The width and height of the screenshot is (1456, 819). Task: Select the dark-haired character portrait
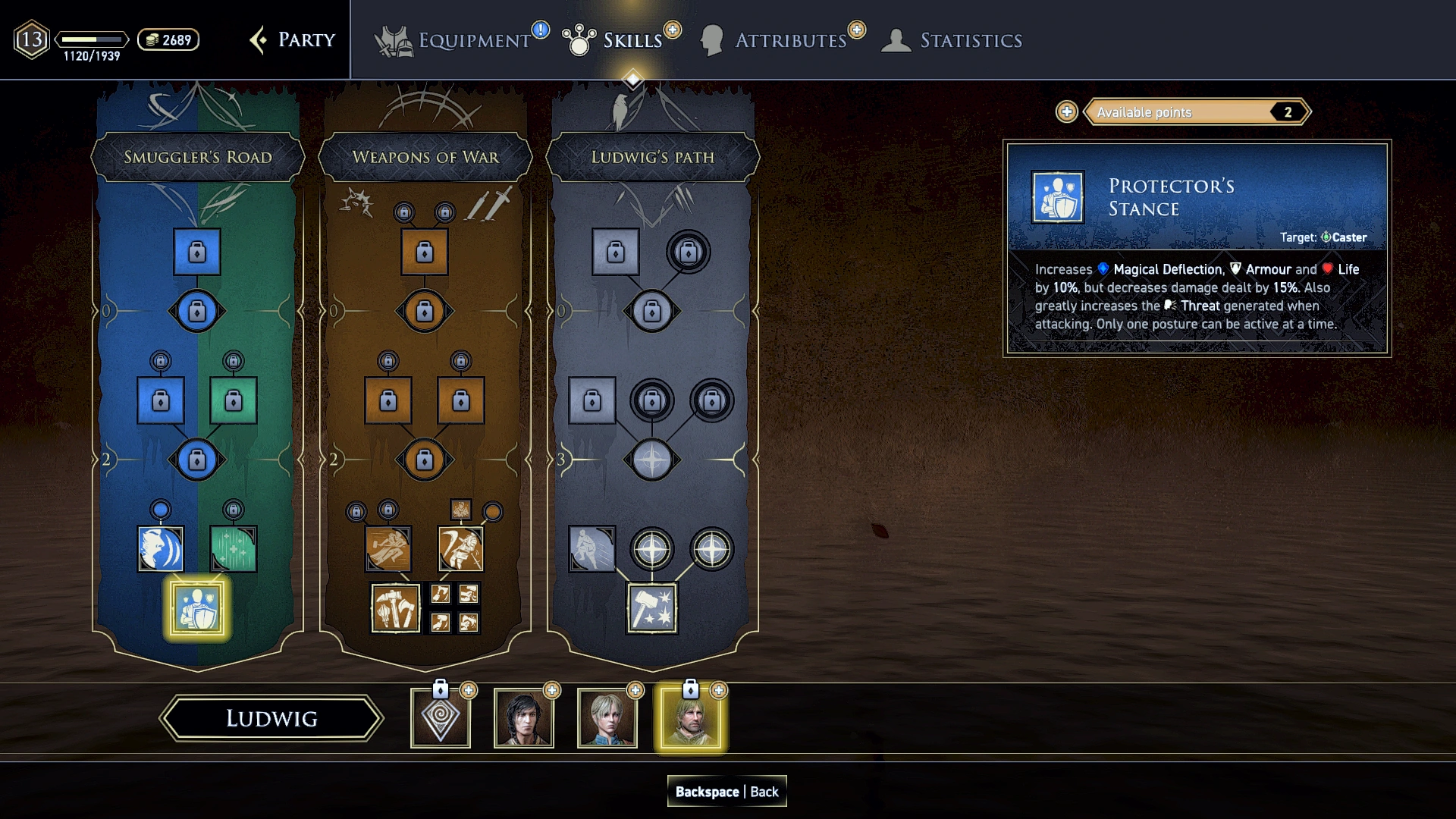tap(524, 718)
